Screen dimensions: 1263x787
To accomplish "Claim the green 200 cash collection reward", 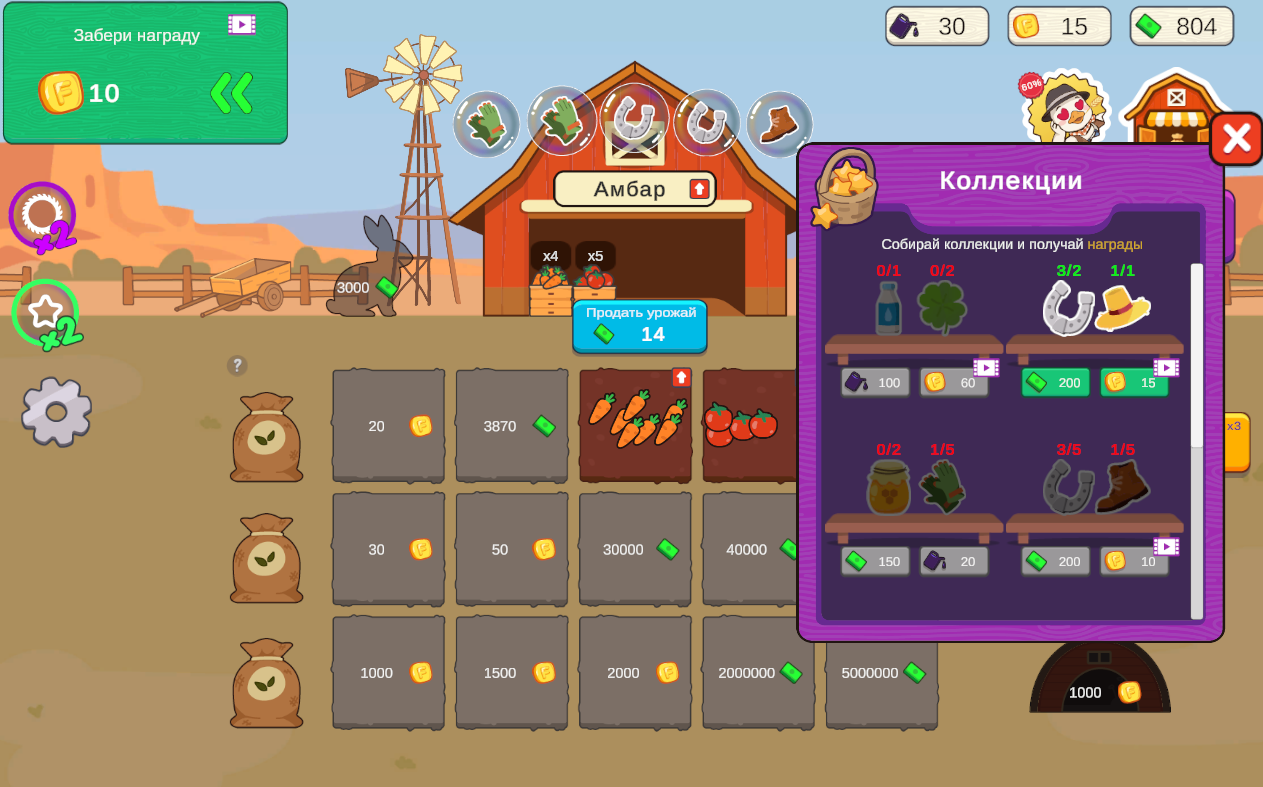I will click(x=1055, y=382).
